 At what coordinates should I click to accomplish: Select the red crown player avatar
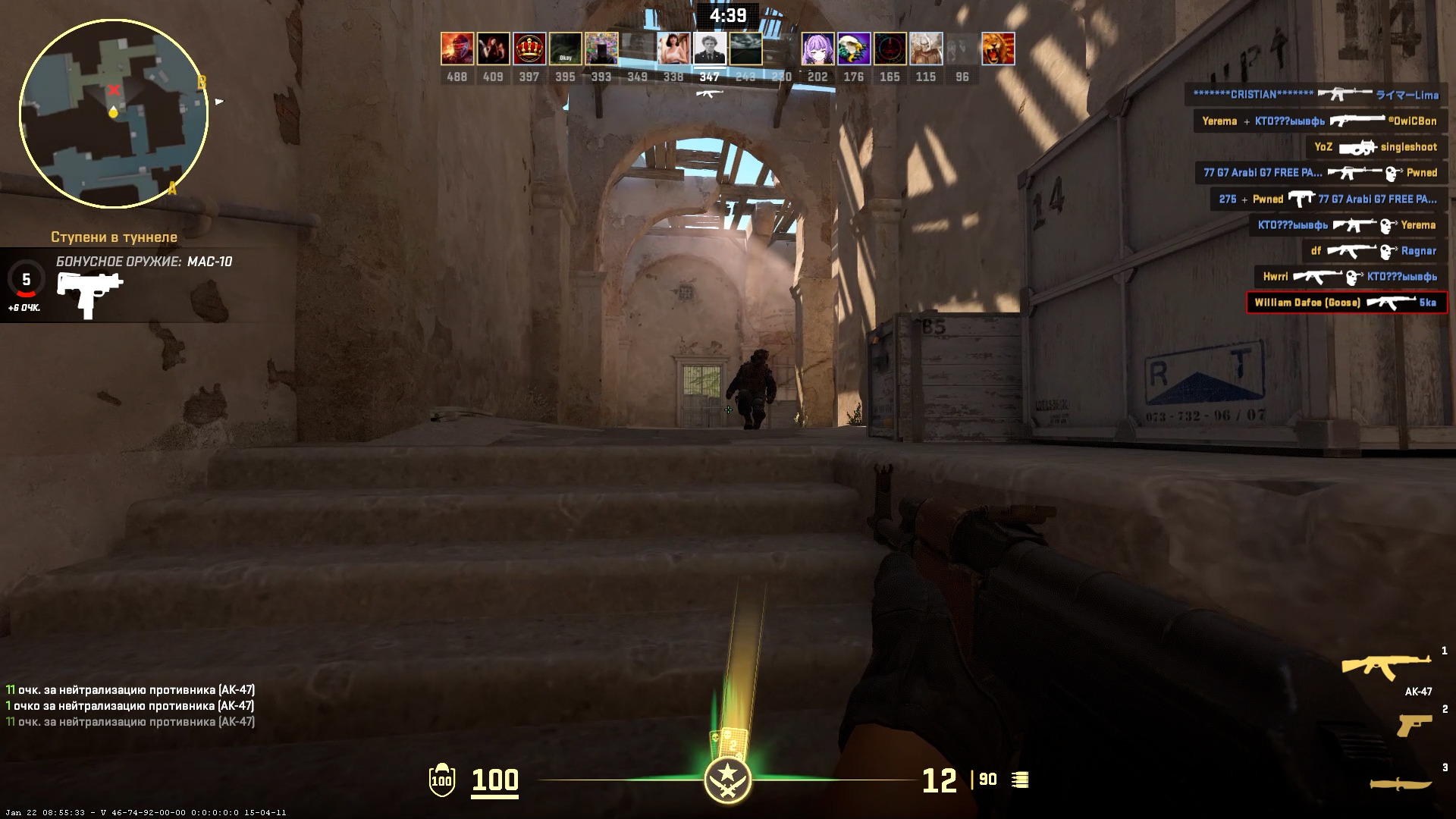[x=529, y=49]
